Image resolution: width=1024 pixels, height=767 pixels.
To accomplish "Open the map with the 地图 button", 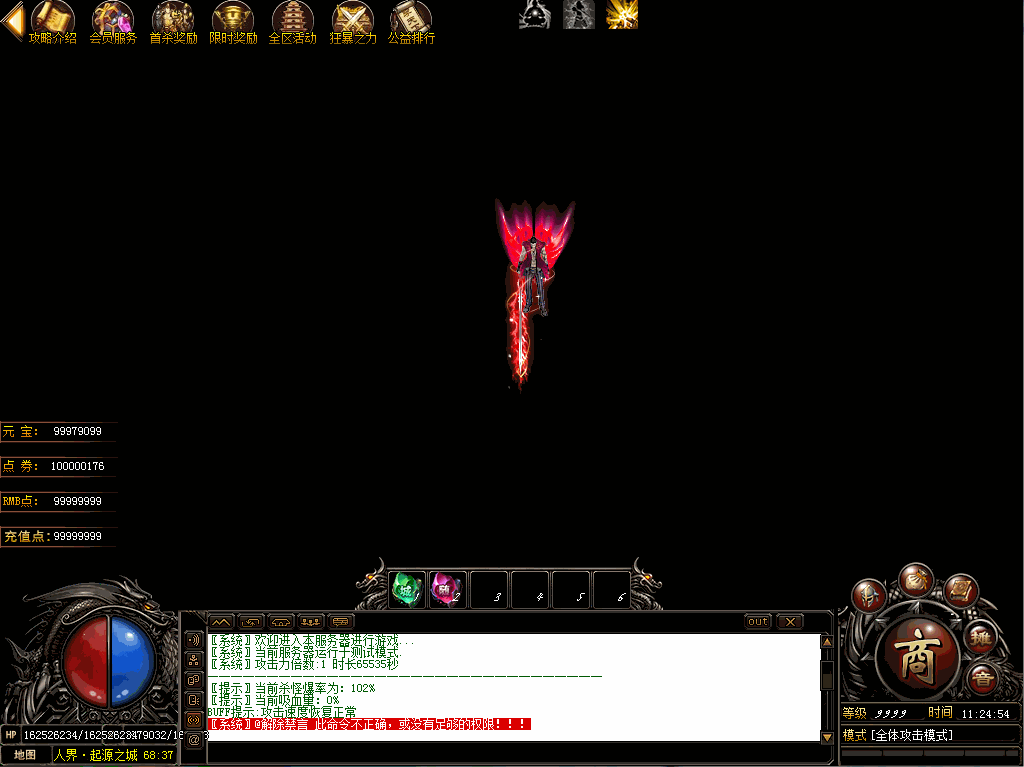I will click(x=25, y=755).
